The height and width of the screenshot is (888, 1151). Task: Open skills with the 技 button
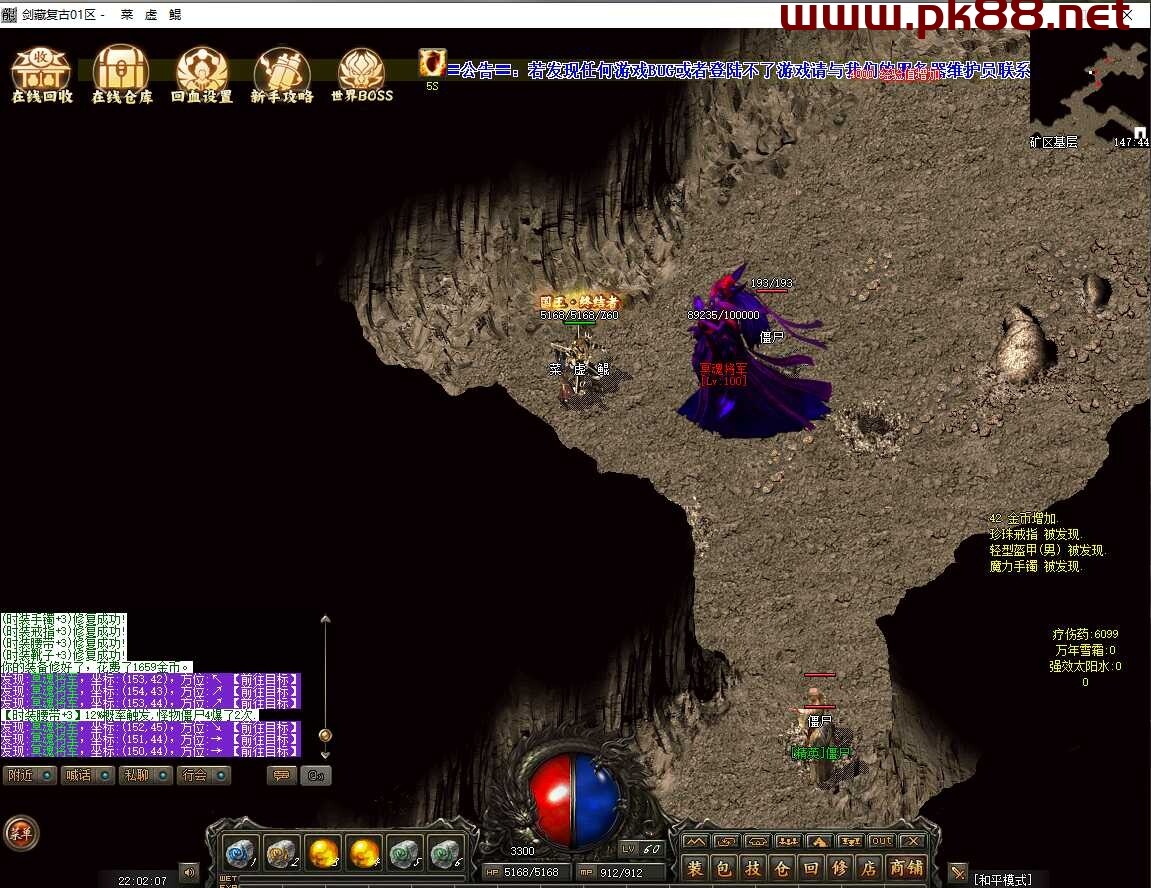753,868
